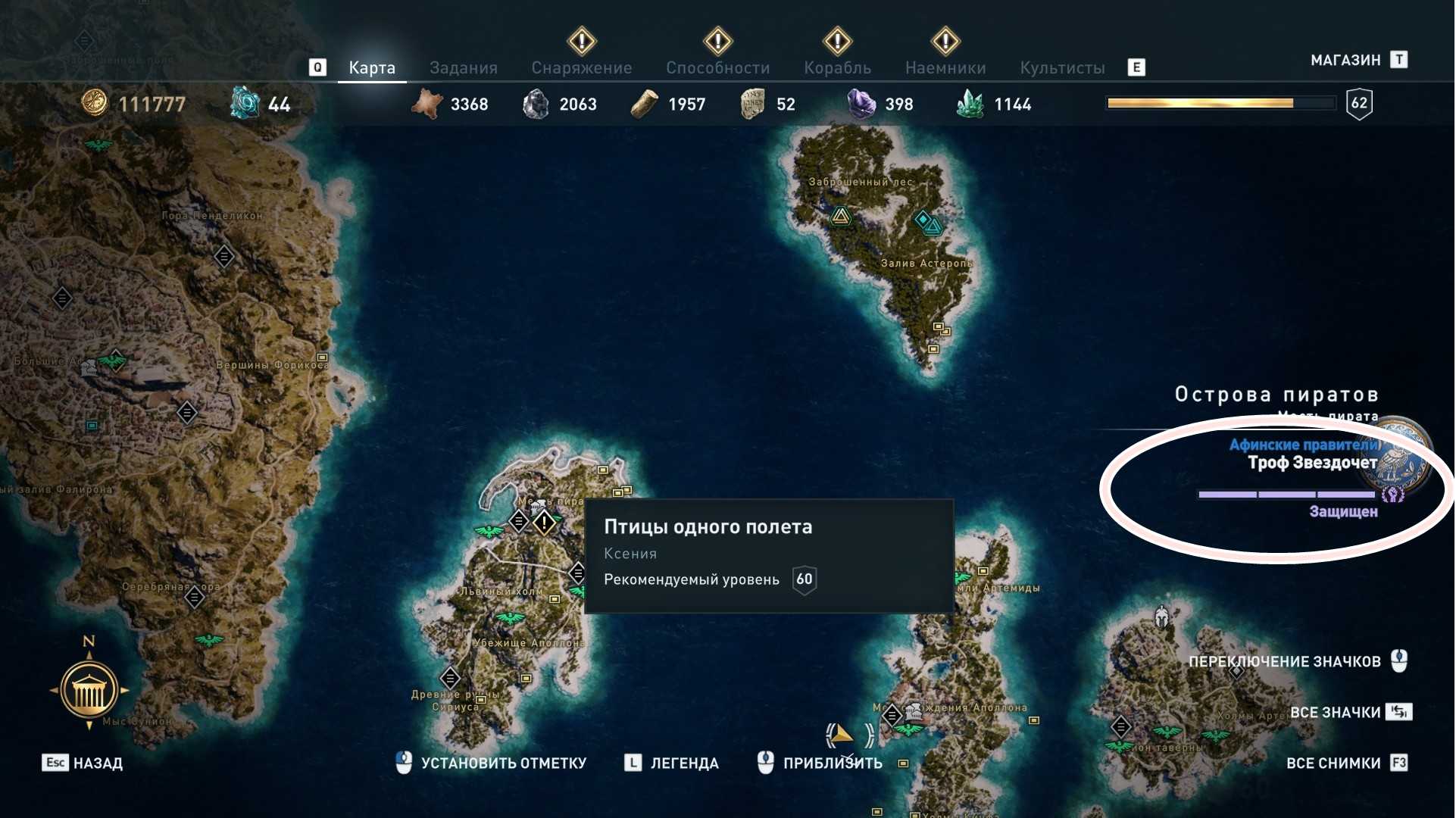Select the quest exclamation marker on the island
The image size is (1456, 818).
(544, 522)
